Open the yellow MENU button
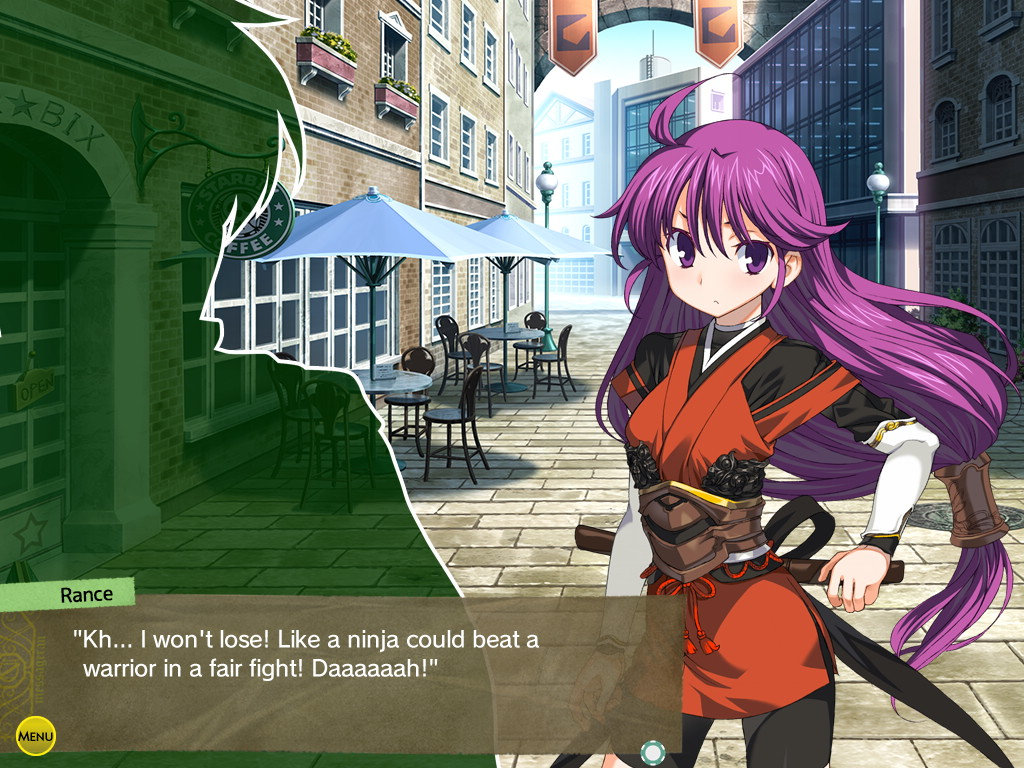The height and width of the screenshot is (768, 1024). [36, 737]
